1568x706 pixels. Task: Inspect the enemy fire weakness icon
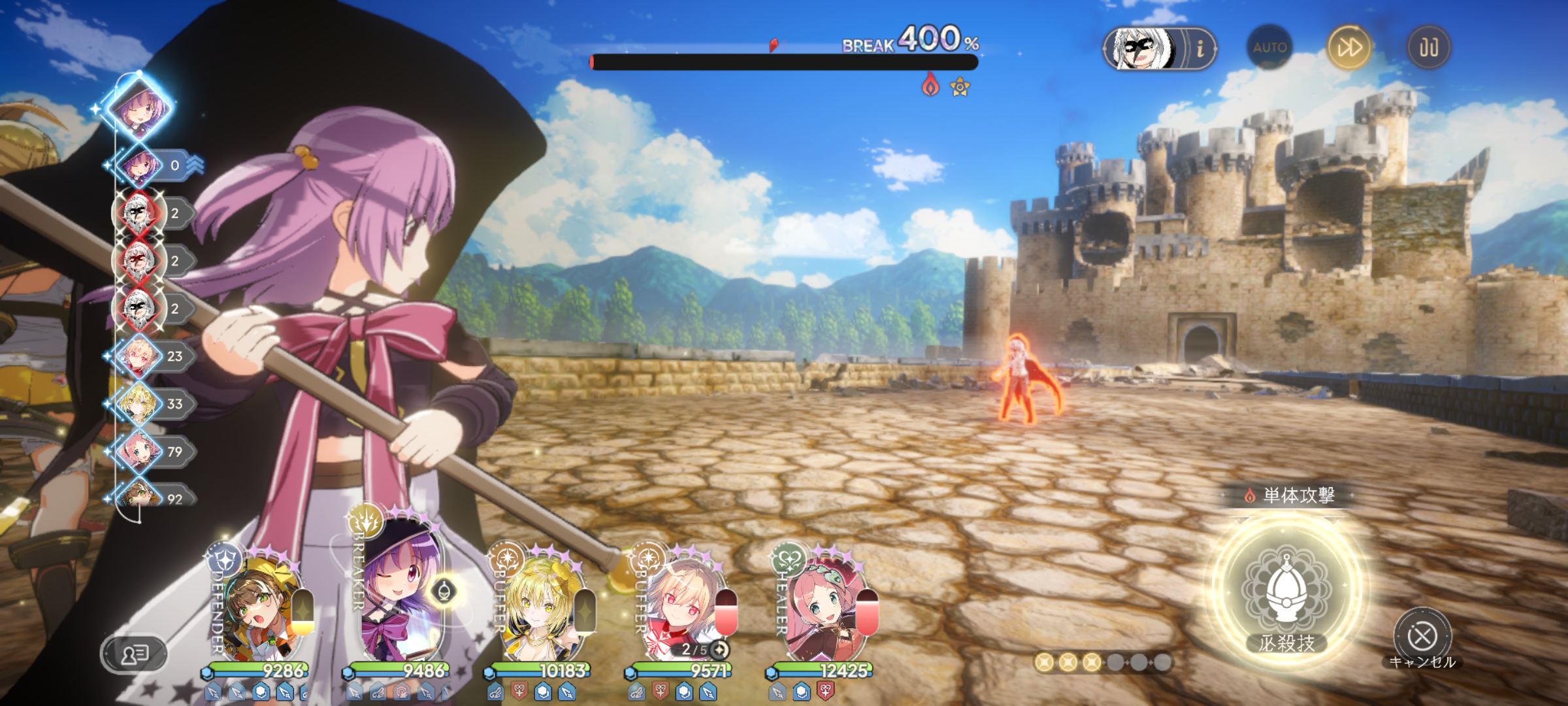pyautogui.click(x=930, y=86)
